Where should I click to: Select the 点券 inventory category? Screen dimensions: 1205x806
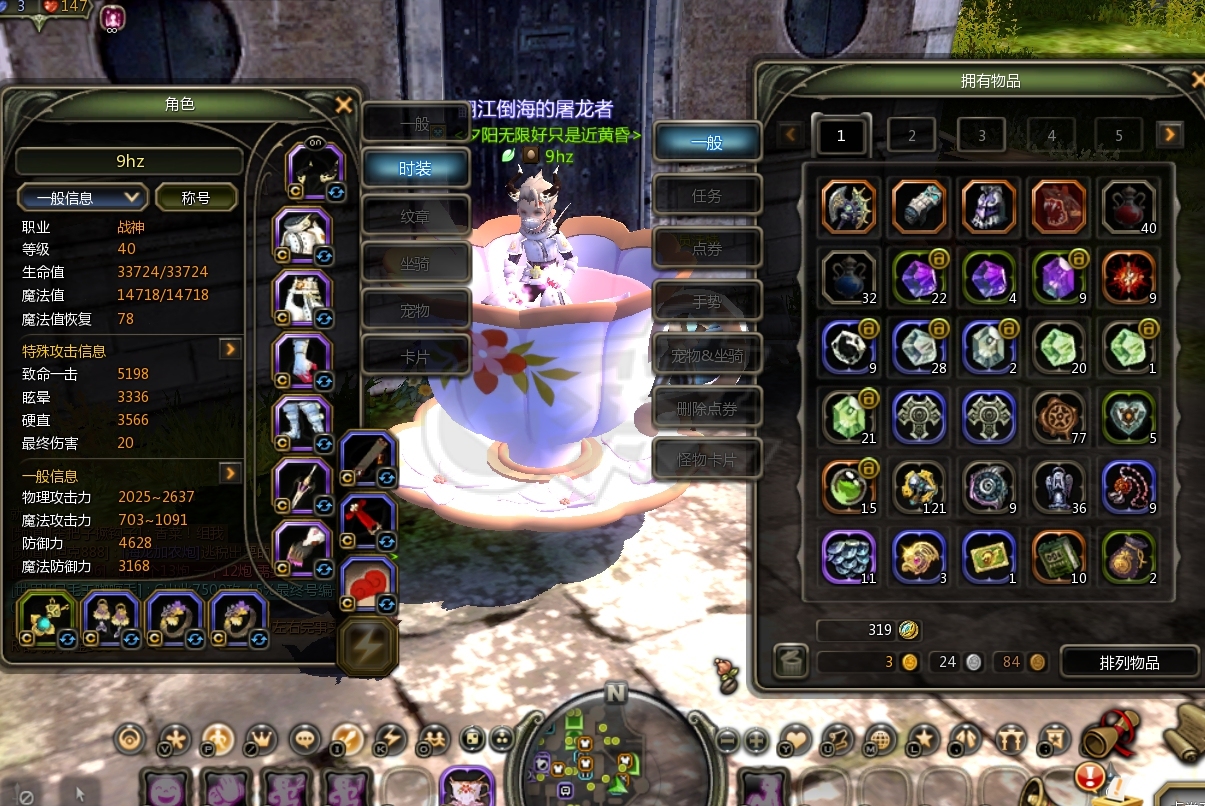pyautogui.click(x=707, y=249)
